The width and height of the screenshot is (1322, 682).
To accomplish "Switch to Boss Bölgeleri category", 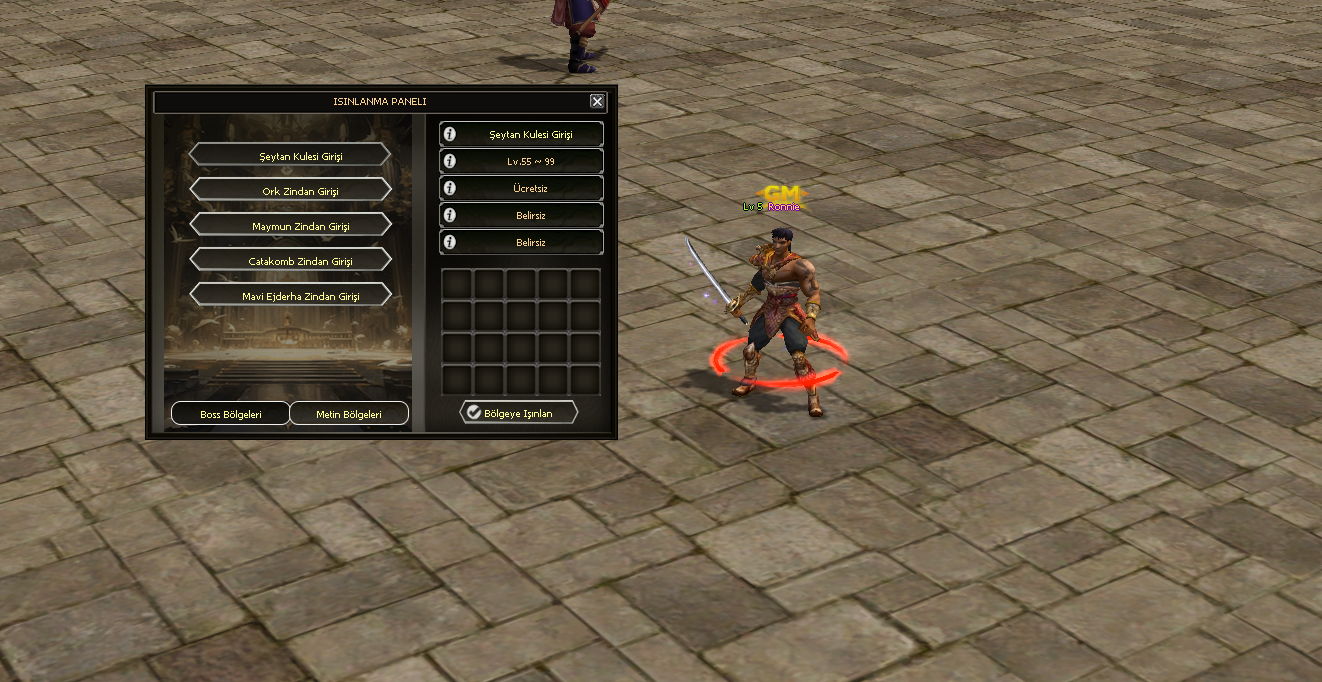I will [230, 414].
